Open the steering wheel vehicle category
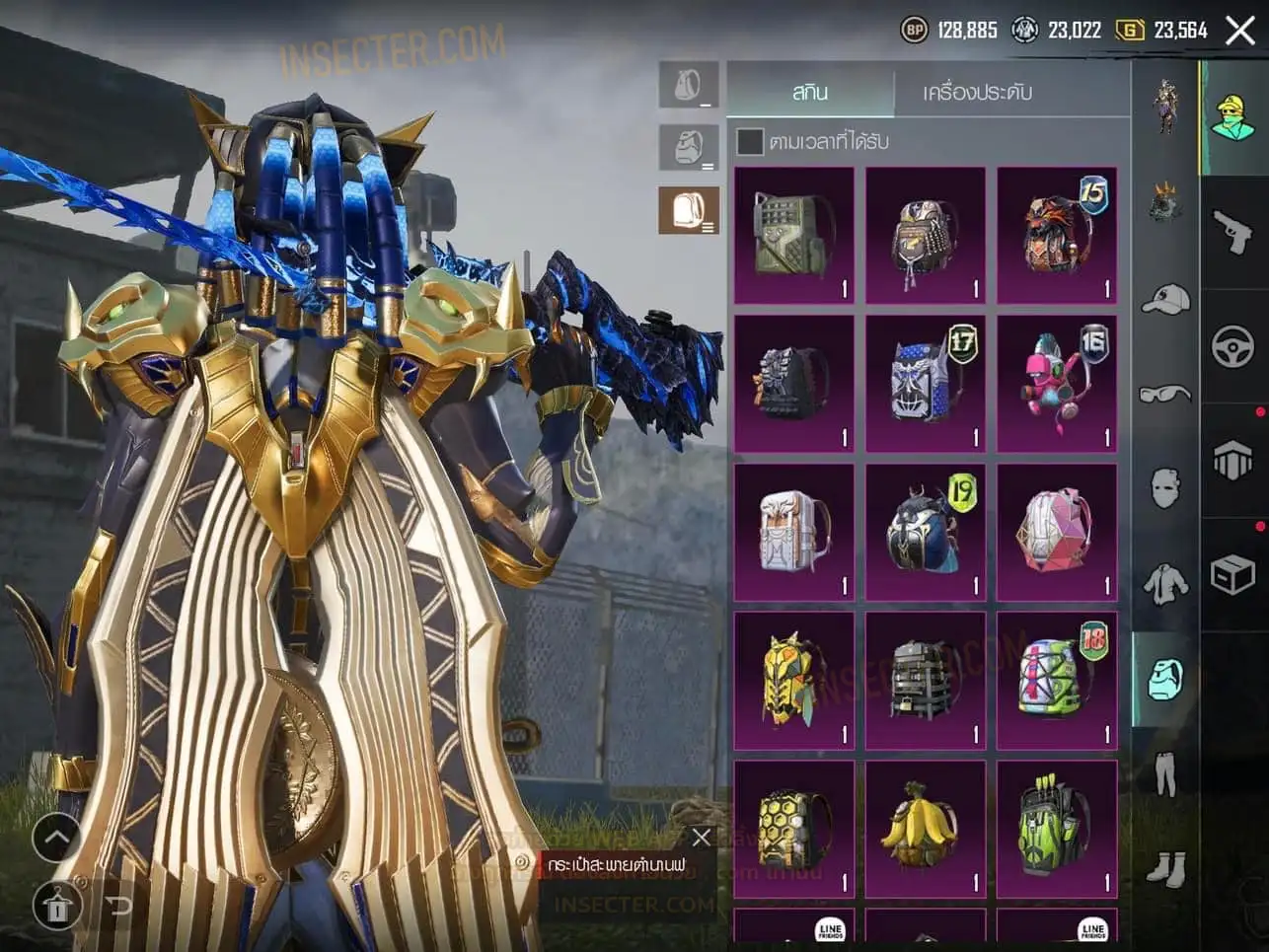The image size is (1269, 952). (x=1232, y=346)
